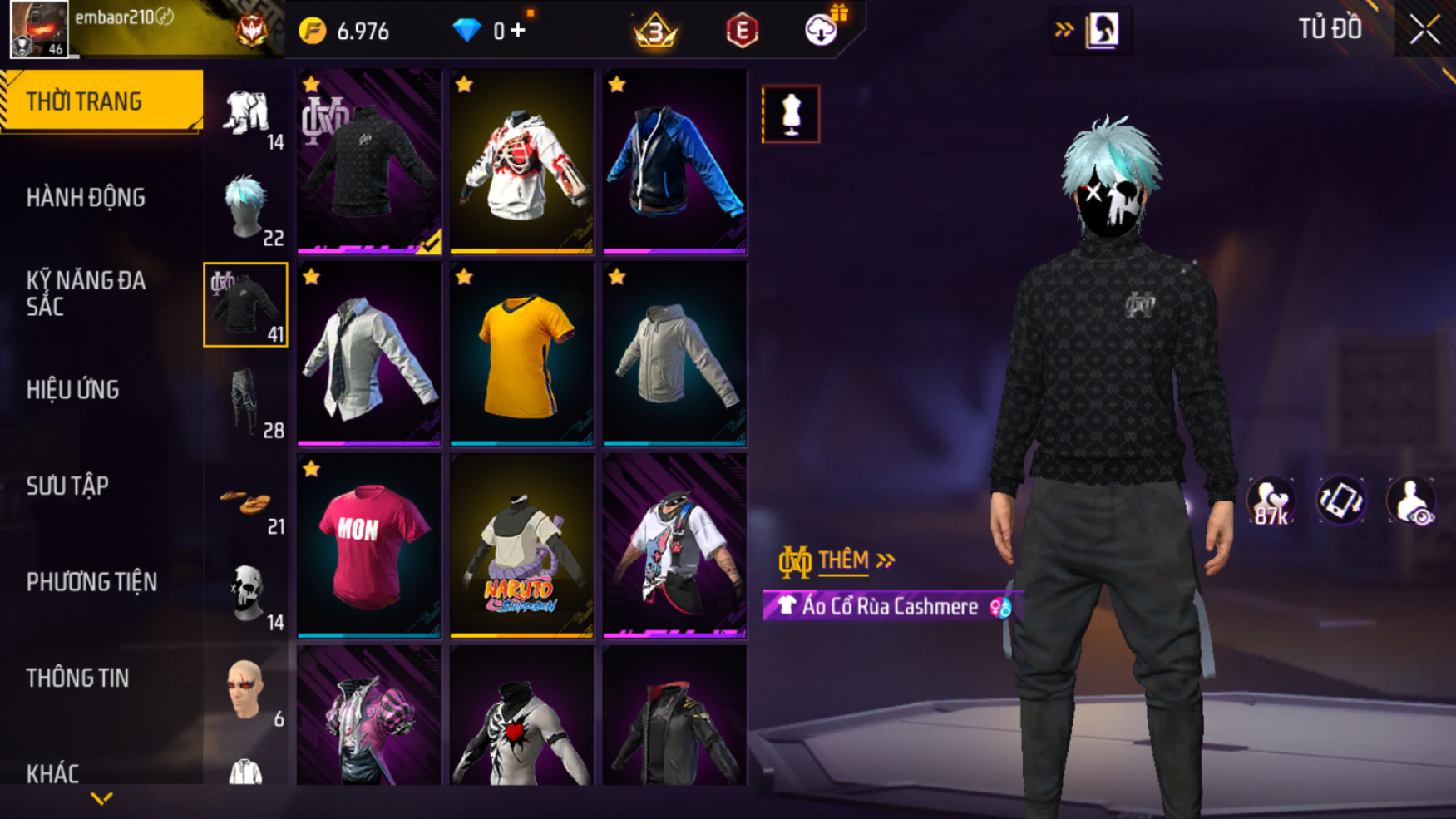Add diamonds with the plus button
1456x819 pixels.
[518, 31]
